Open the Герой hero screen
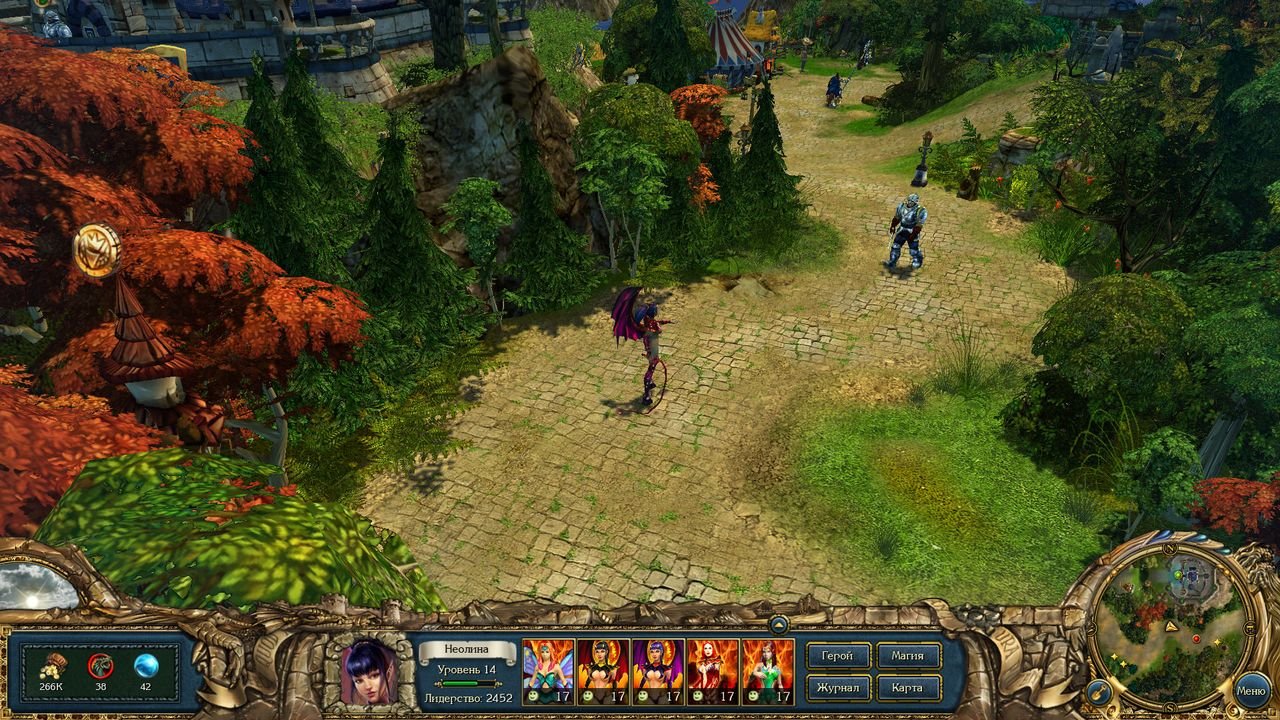The width and height of the screenshot is (1280, 720). (837, 656)
